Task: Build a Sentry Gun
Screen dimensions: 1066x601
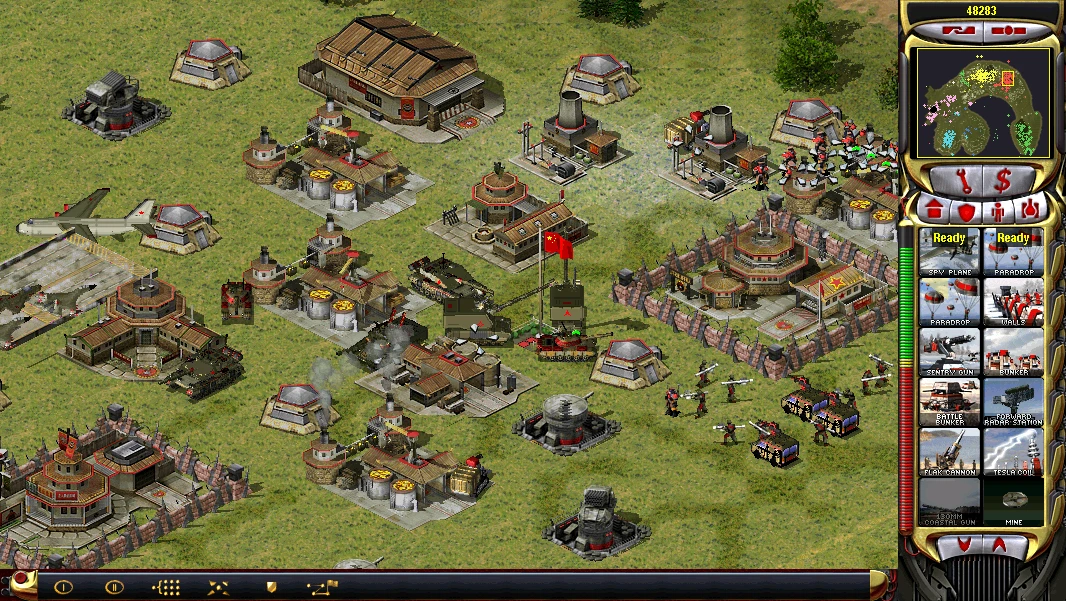Action: 950,351
